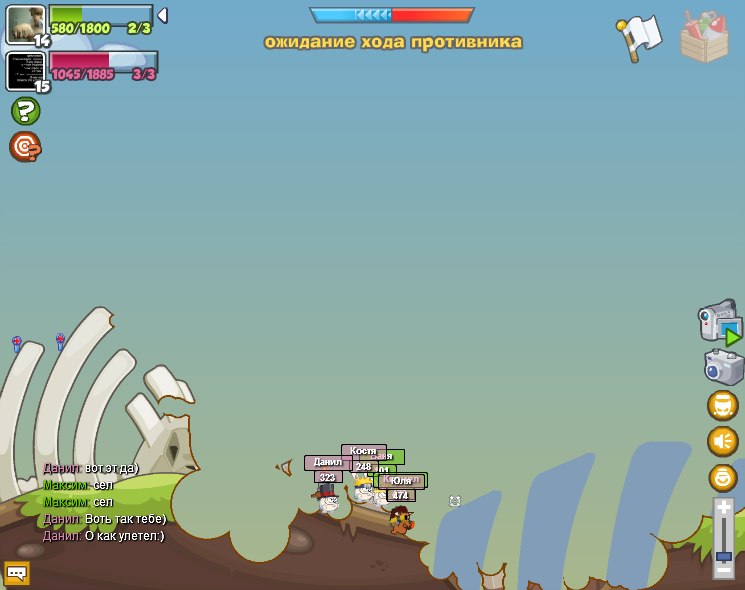The image size is (745, 590).
Task: Open the green question mark help
Action: point(25,111)
